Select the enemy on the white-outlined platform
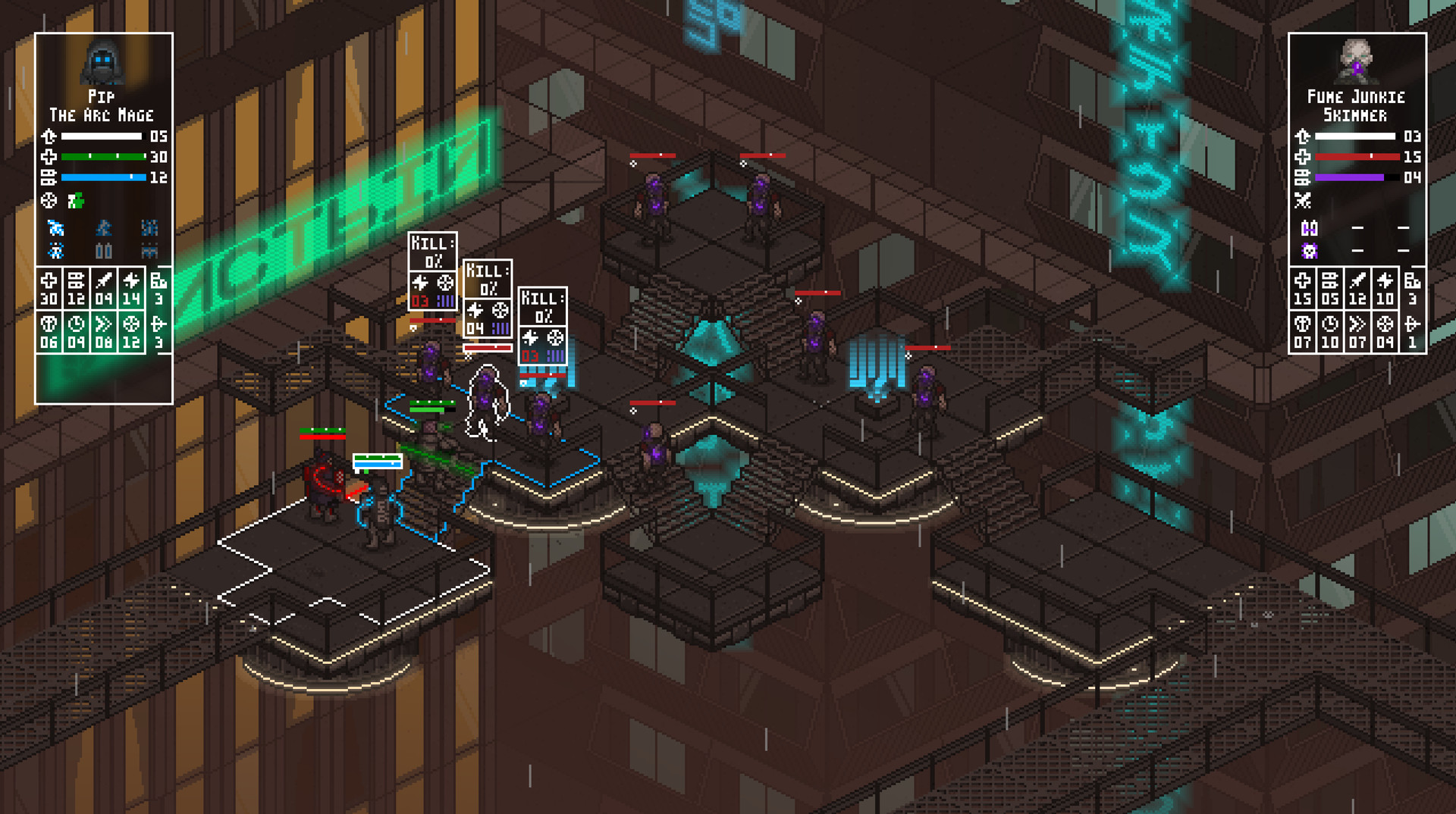Image resolution: width=1456 pixels, height=814 pixels. (322, 485)
